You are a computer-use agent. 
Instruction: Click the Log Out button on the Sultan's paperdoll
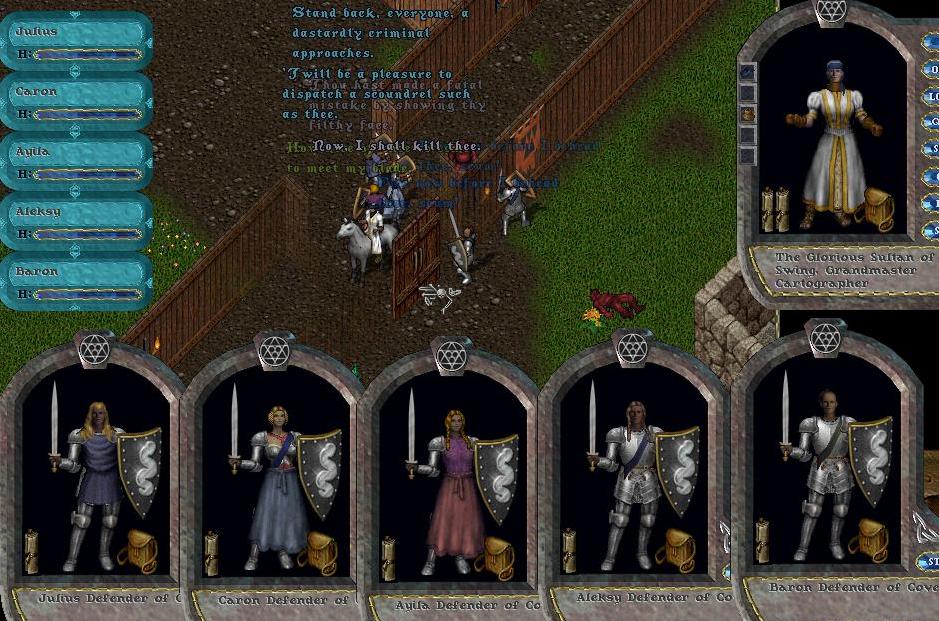(932, 98)
